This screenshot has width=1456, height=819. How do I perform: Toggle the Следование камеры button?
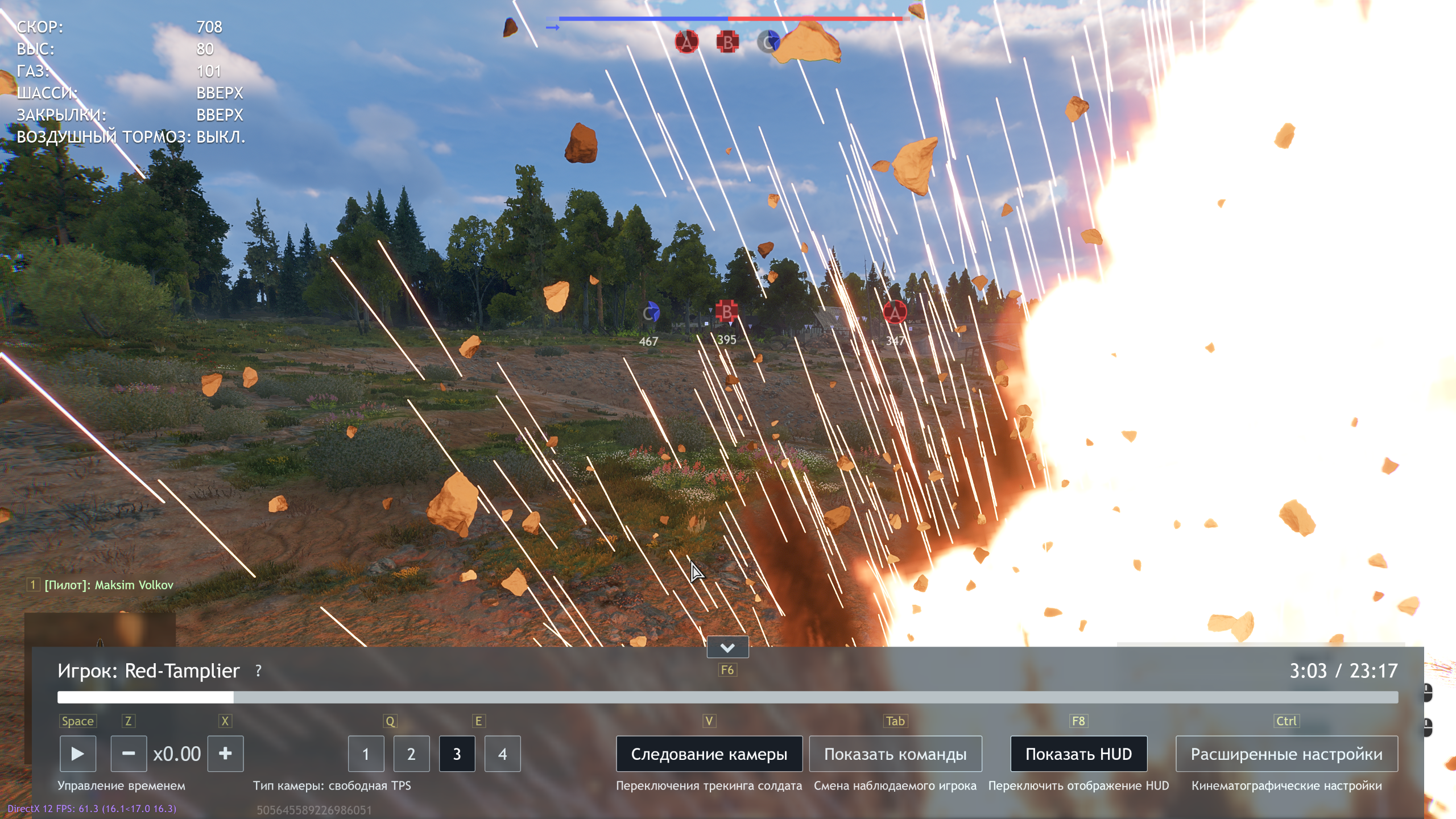click(x=709, y=754)
